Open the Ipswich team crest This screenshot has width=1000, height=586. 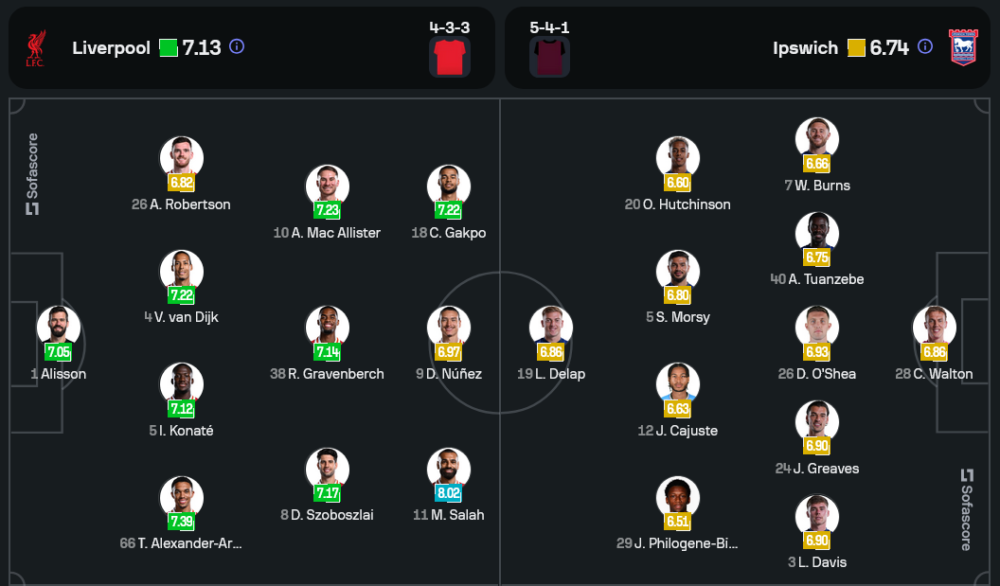962,48
